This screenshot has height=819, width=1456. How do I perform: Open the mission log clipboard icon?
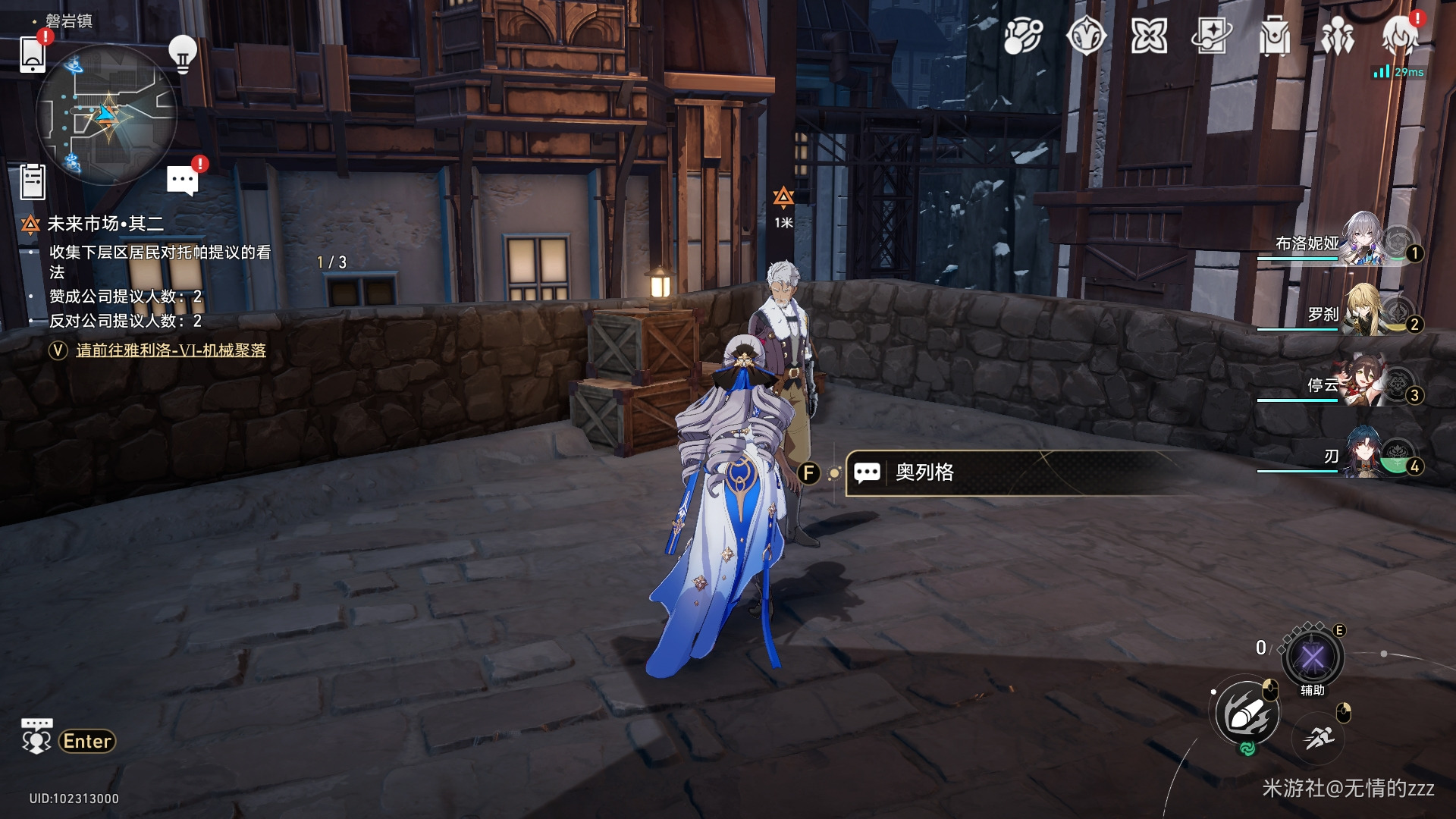pos(33,182)
